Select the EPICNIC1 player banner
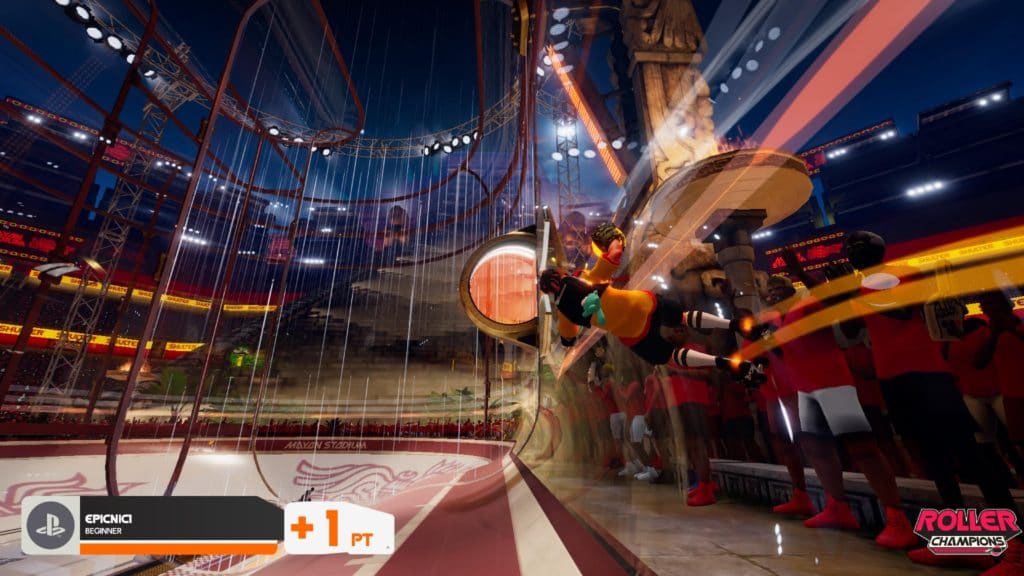Screen dimensions: 1024x576 [178, 525]
